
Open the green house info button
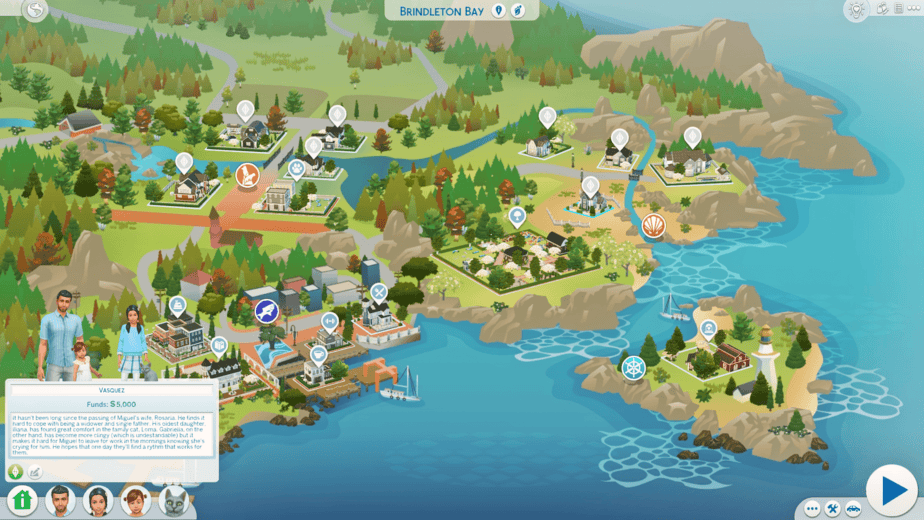23,500
